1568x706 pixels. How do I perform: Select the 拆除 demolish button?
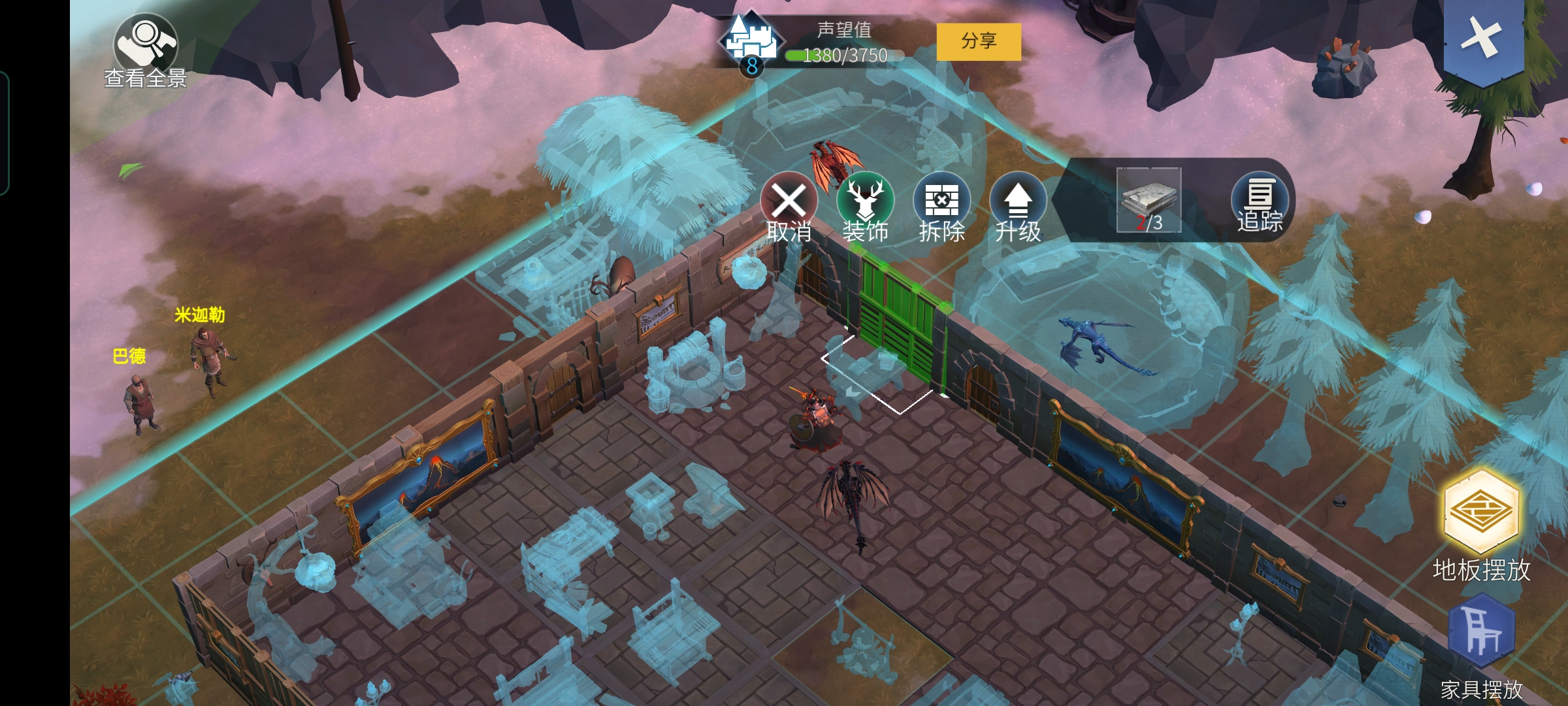pos(941,207)
